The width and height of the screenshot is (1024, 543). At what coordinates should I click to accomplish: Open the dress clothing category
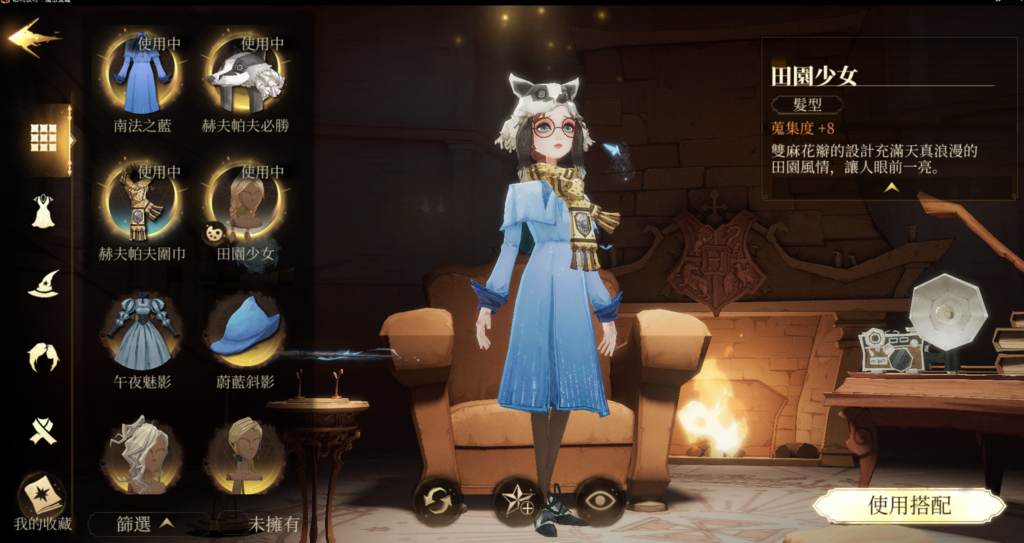43,212
